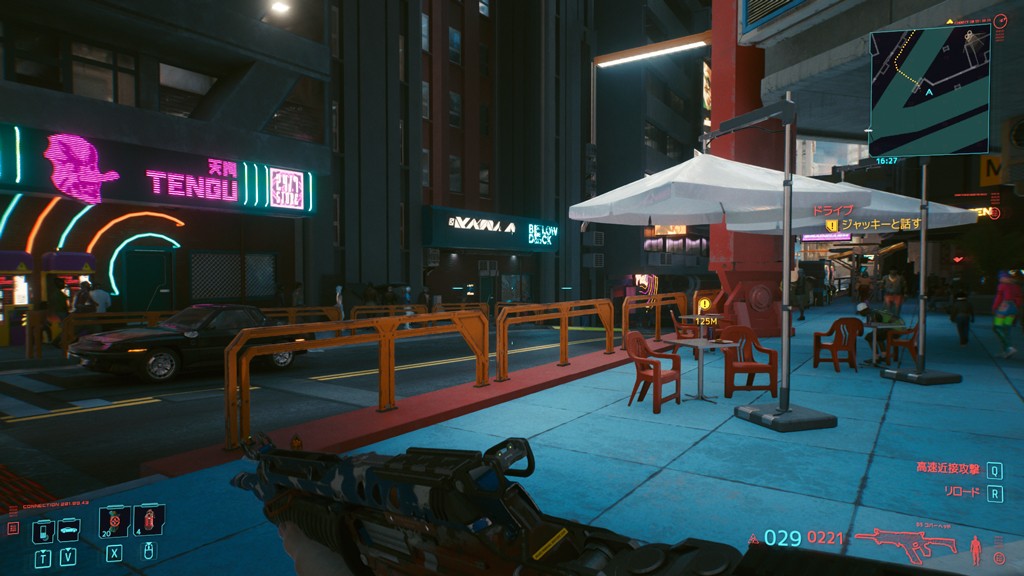Choose the call-vehicle car slot
The height and width of the screenshot is (576, 1024).
click(68, 531)
